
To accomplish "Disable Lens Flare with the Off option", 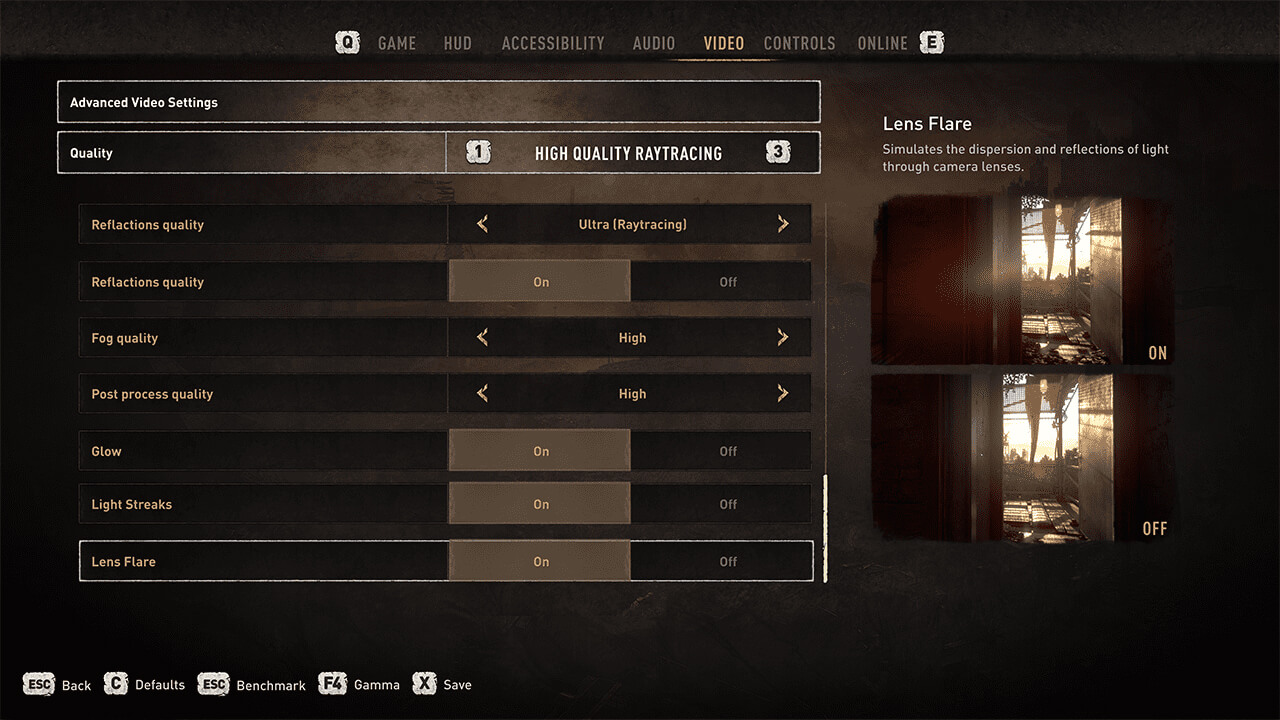I will coord(728,561).
